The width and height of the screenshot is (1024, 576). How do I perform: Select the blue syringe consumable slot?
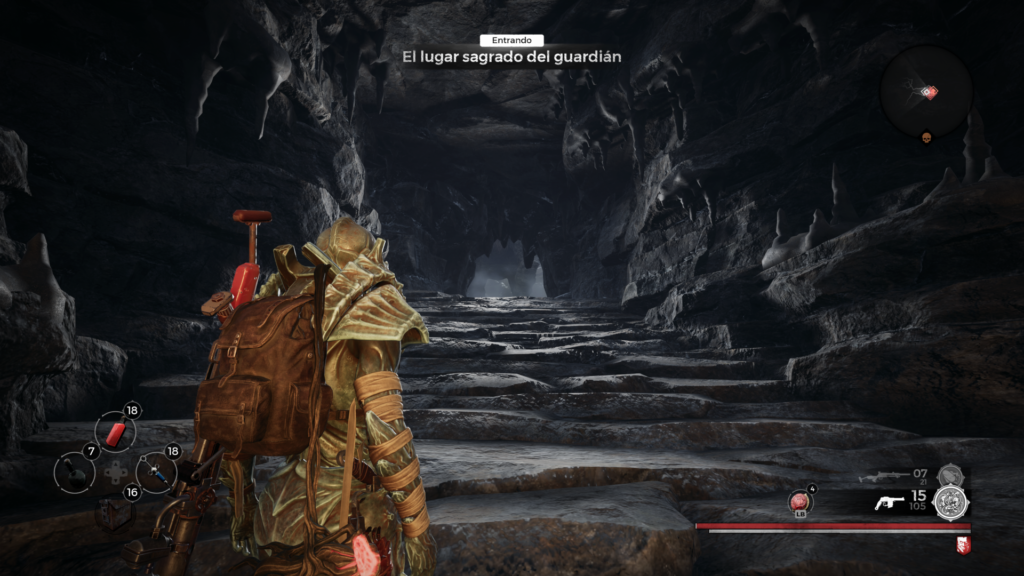point(155,470)
